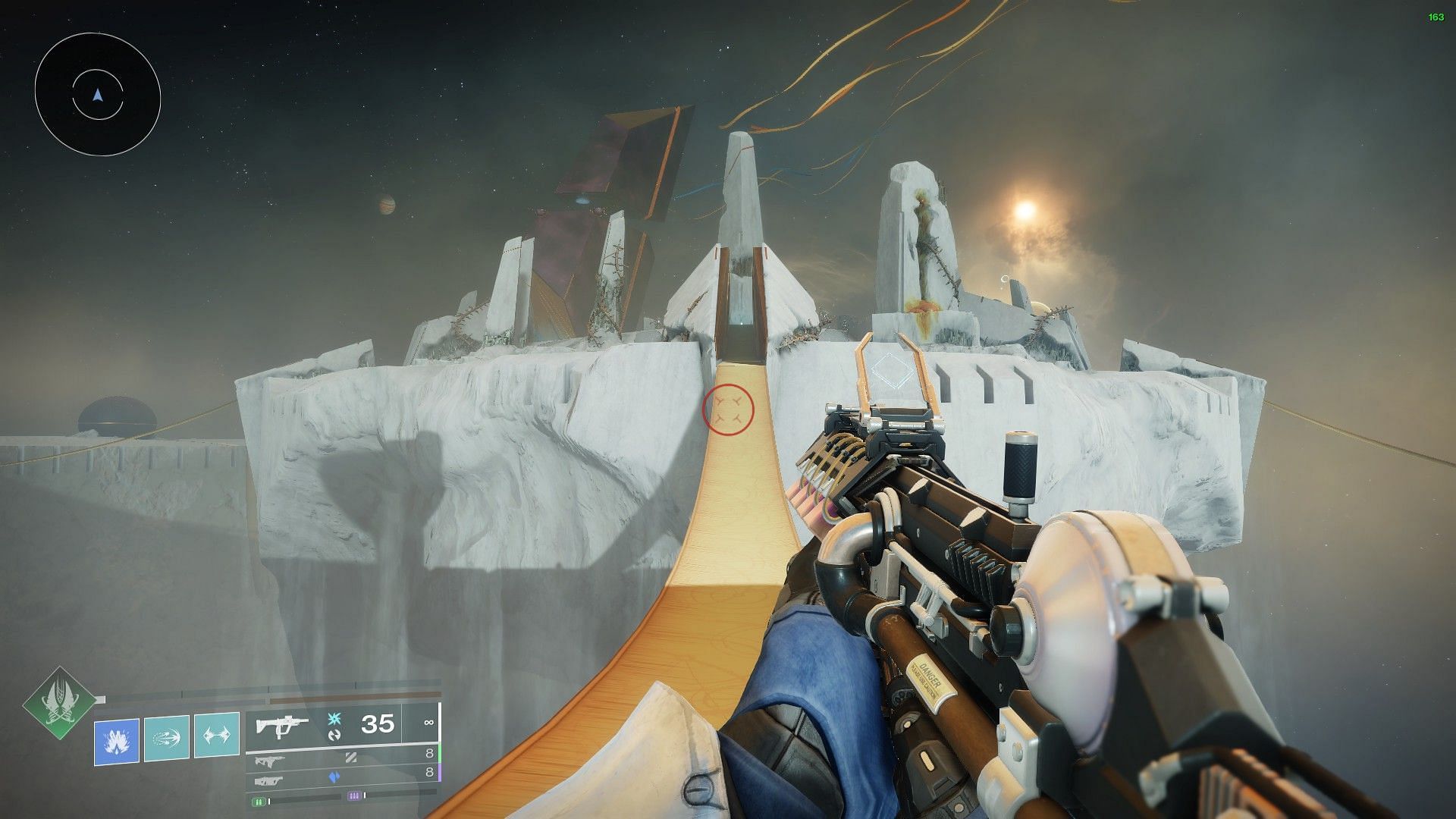Select the equipped primary weapon icon
Viewport: 1456px width, 819px height.
point(281,726)
